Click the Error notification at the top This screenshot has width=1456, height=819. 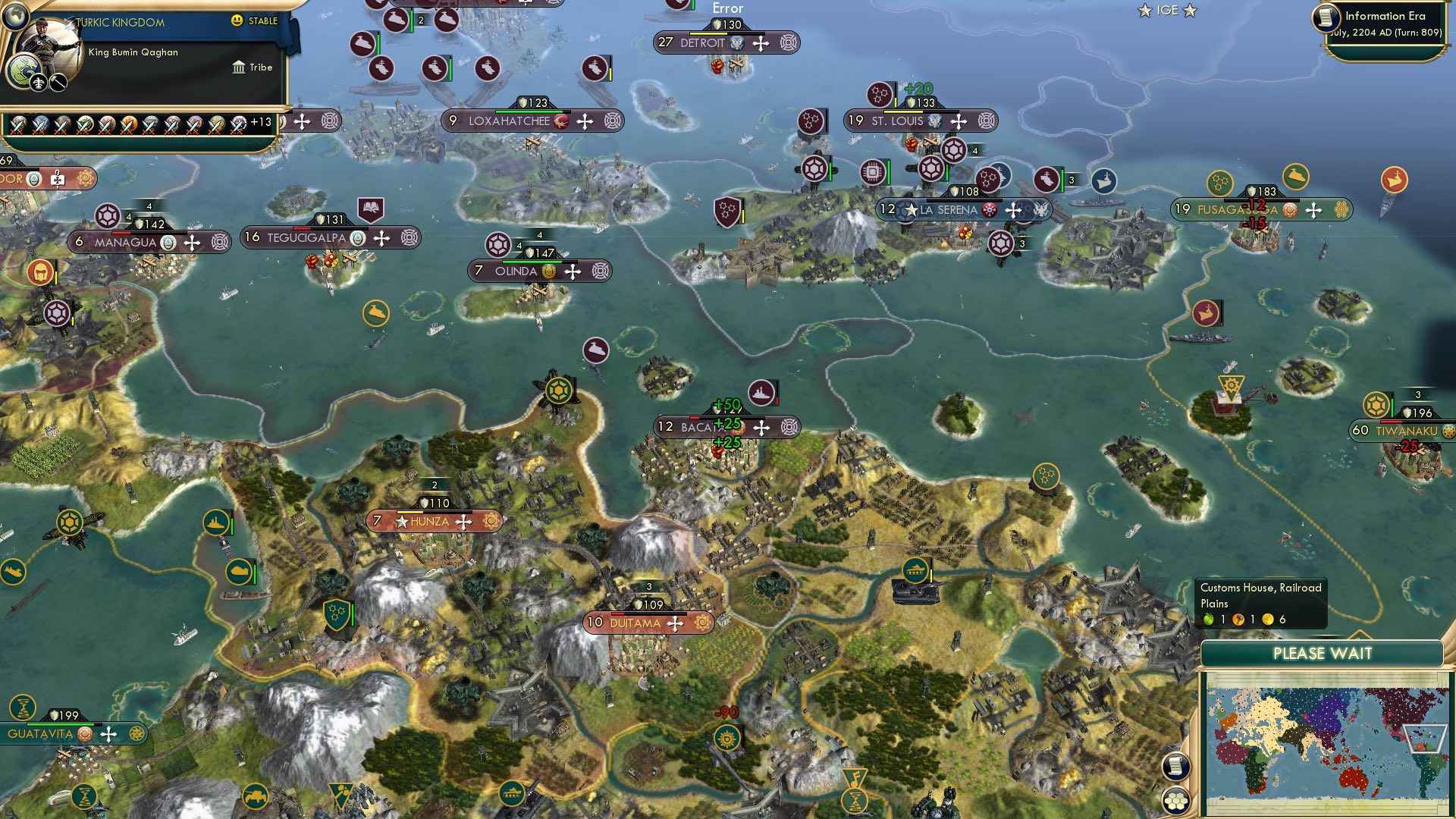tap(726, 8)
